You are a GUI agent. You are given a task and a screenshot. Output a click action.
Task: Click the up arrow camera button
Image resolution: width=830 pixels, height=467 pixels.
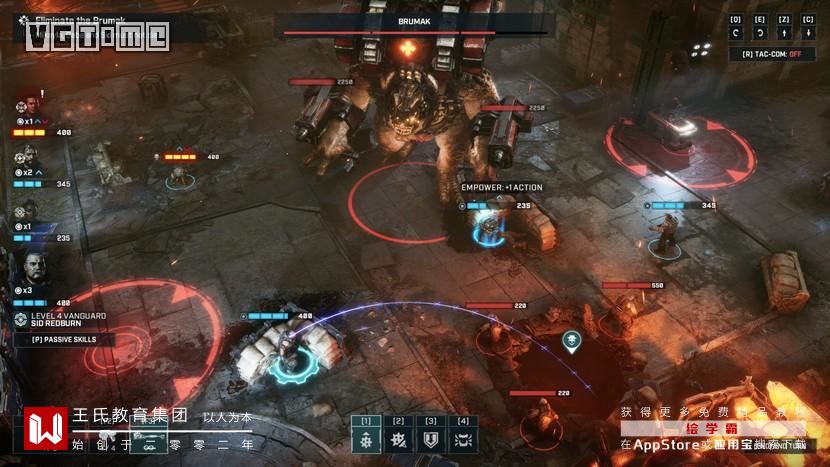784,33
